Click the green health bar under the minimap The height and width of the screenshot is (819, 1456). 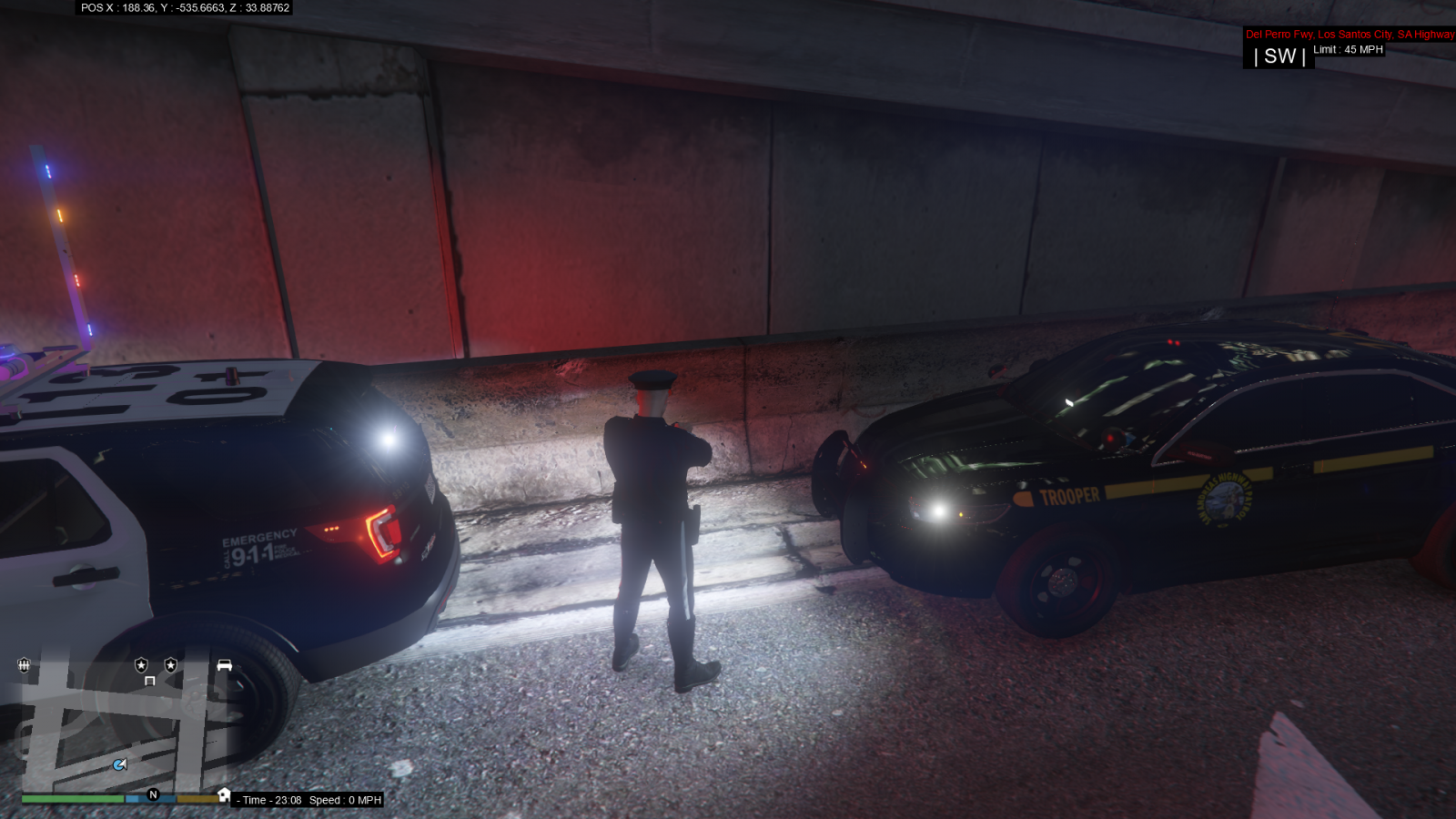72,799
